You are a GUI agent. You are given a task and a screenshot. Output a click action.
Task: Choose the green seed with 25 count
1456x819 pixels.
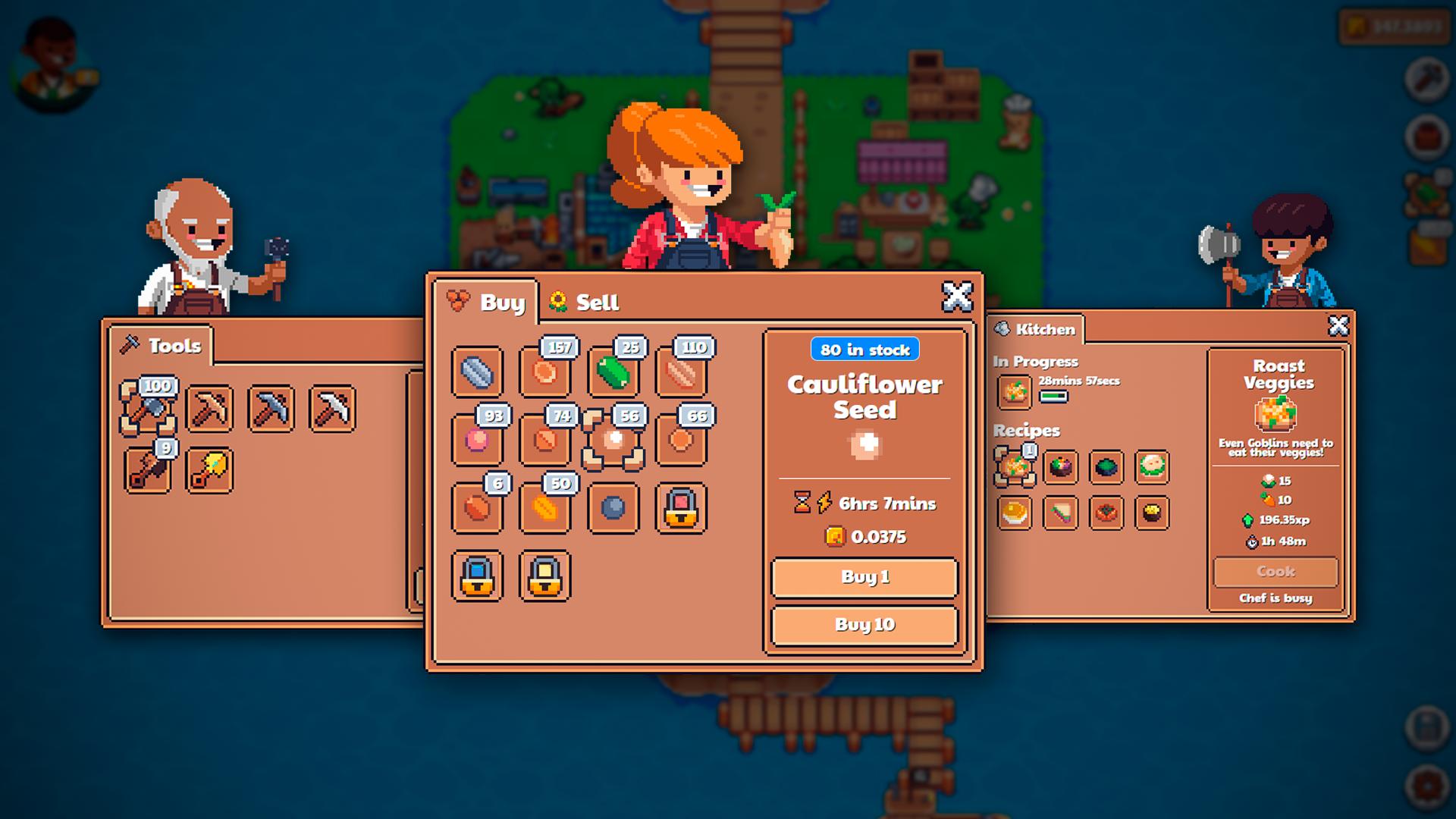coord(613,372)
